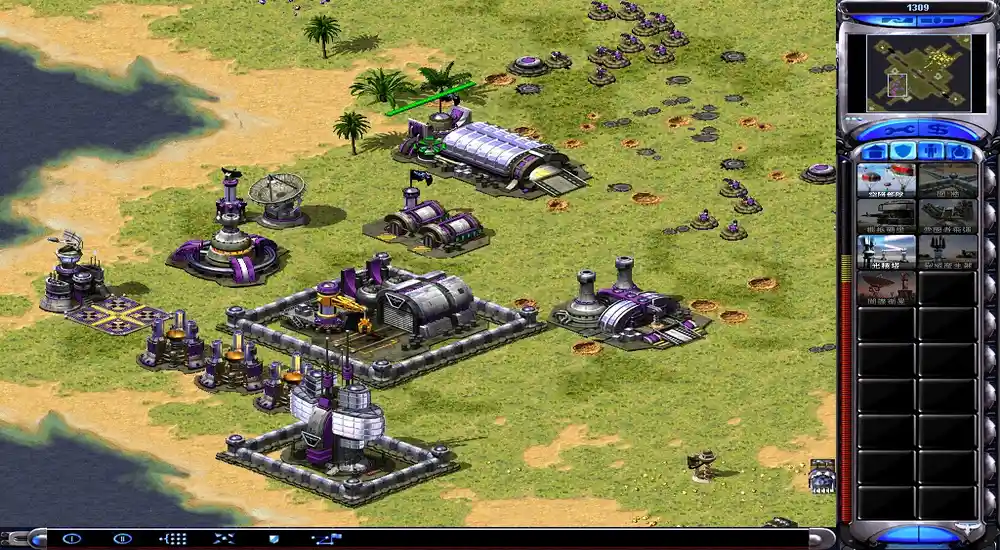Select the Gap Generator build icon
The height and width of the screenshot is (550, 1000).
(x=947, y=252)
